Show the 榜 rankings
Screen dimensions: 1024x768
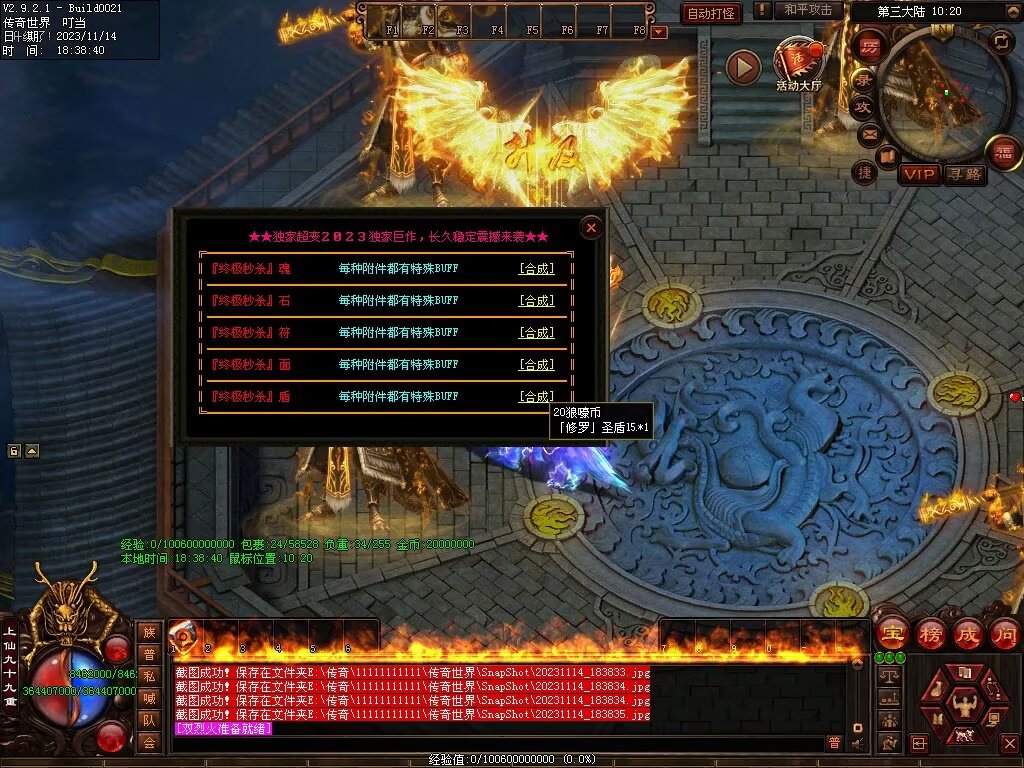tap(930, 633)
